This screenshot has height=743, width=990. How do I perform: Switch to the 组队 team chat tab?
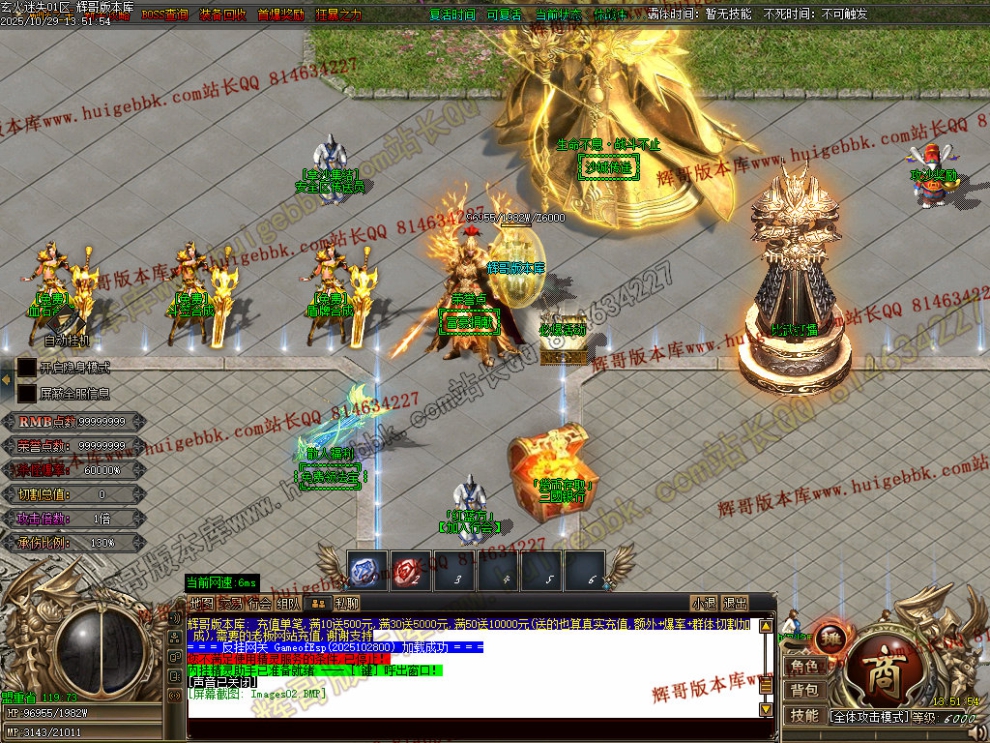tap(289, 603)
